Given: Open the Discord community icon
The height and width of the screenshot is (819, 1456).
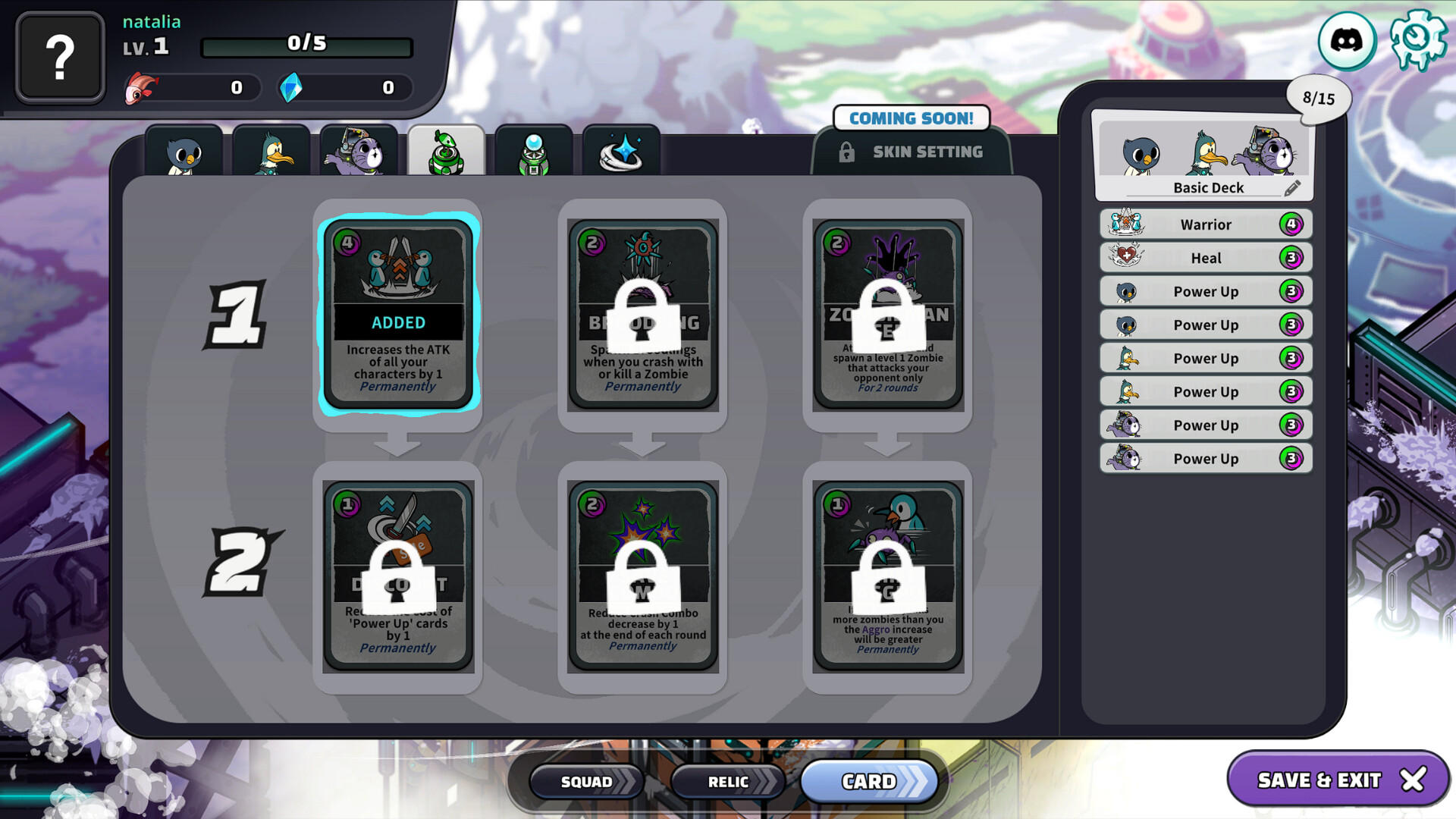Looking at the screenshot, I should pyautogui.click(x=1345, y=42).
